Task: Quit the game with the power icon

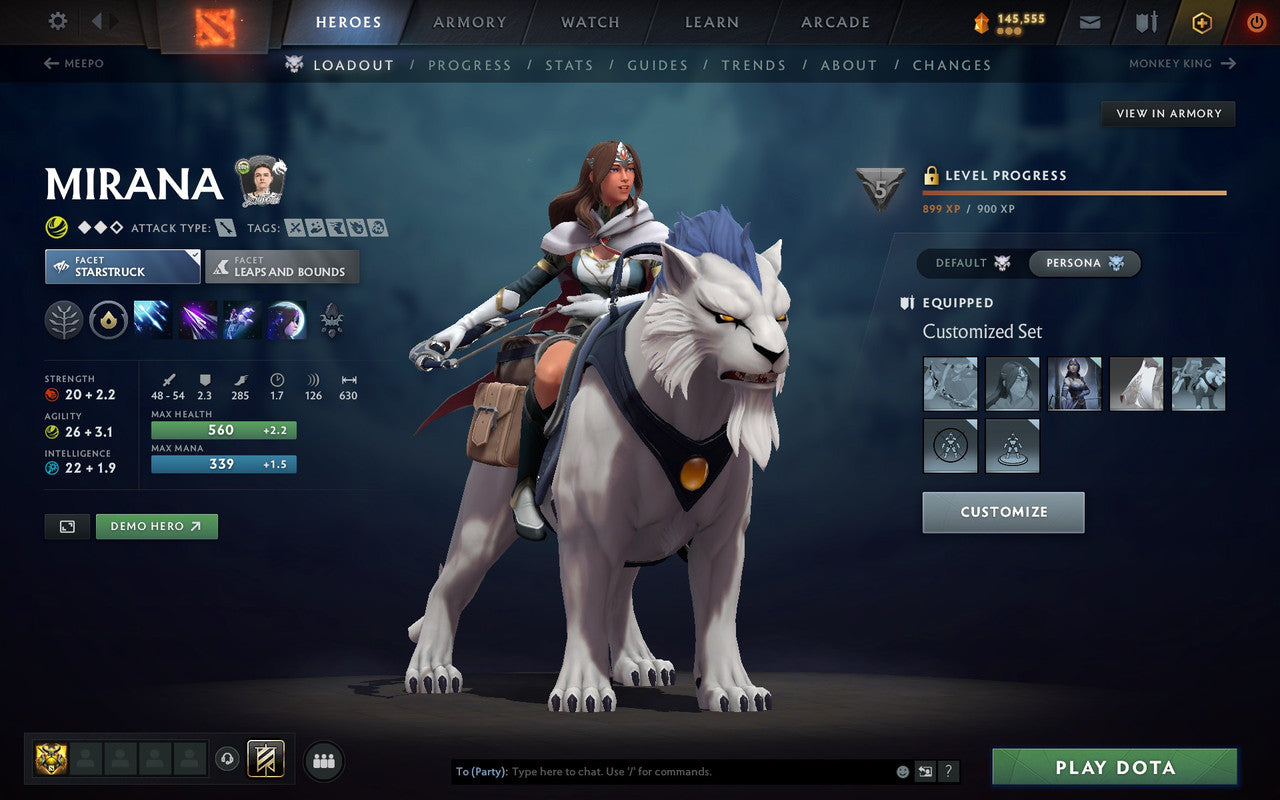Action: (1257, 22)
